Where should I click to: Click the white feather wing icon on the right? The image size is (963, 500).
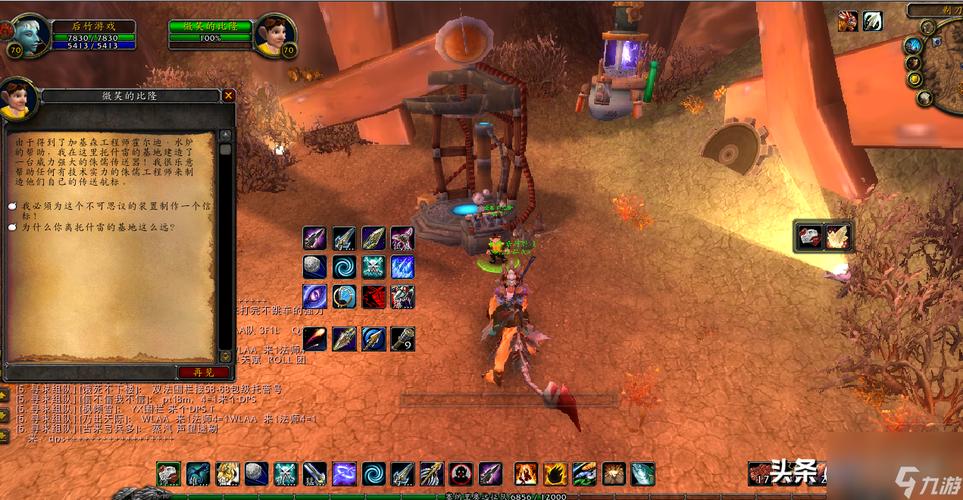[837, 235]
